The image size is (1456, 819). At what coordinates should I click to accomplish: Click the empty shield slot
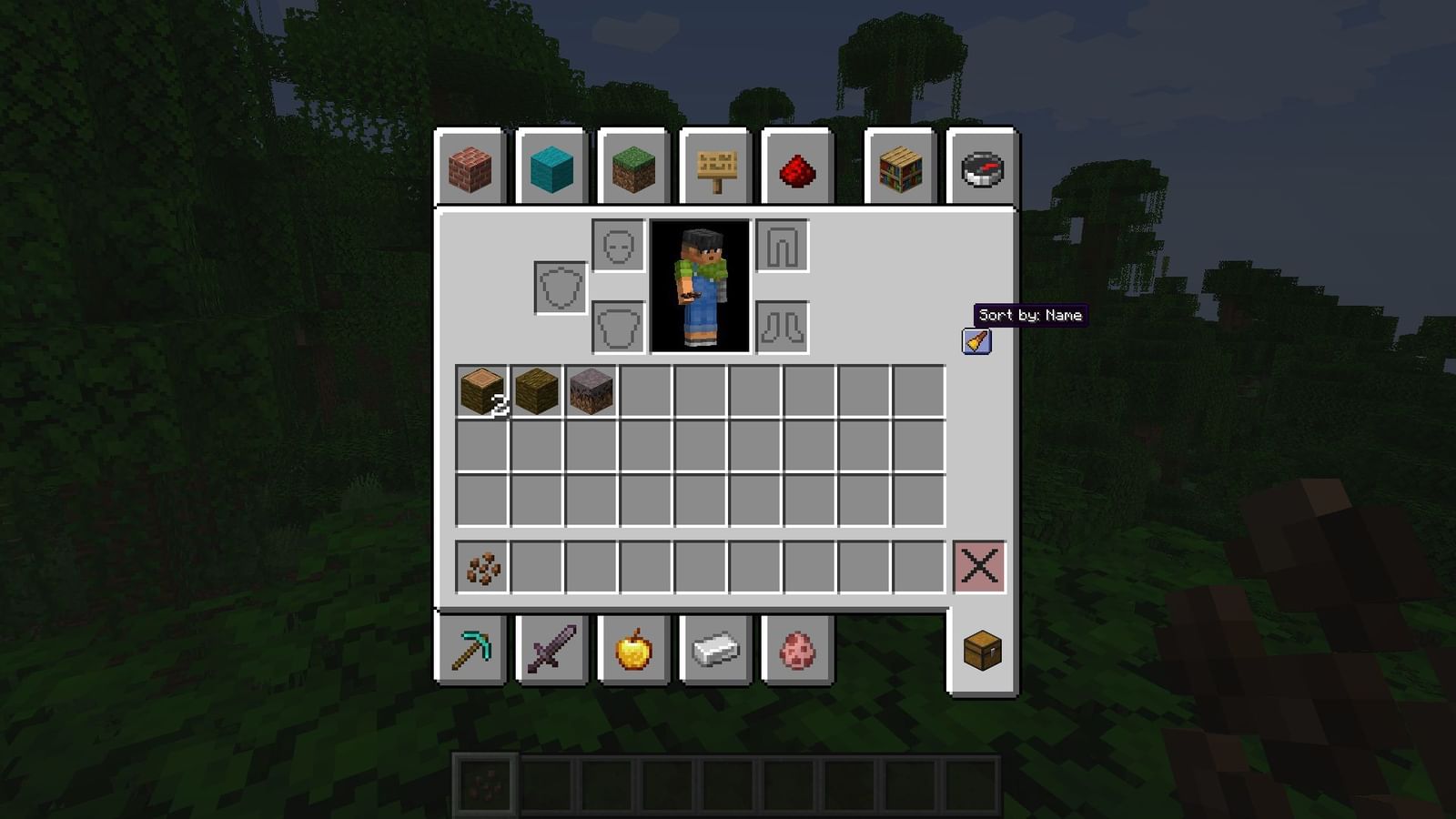[559, 288]
